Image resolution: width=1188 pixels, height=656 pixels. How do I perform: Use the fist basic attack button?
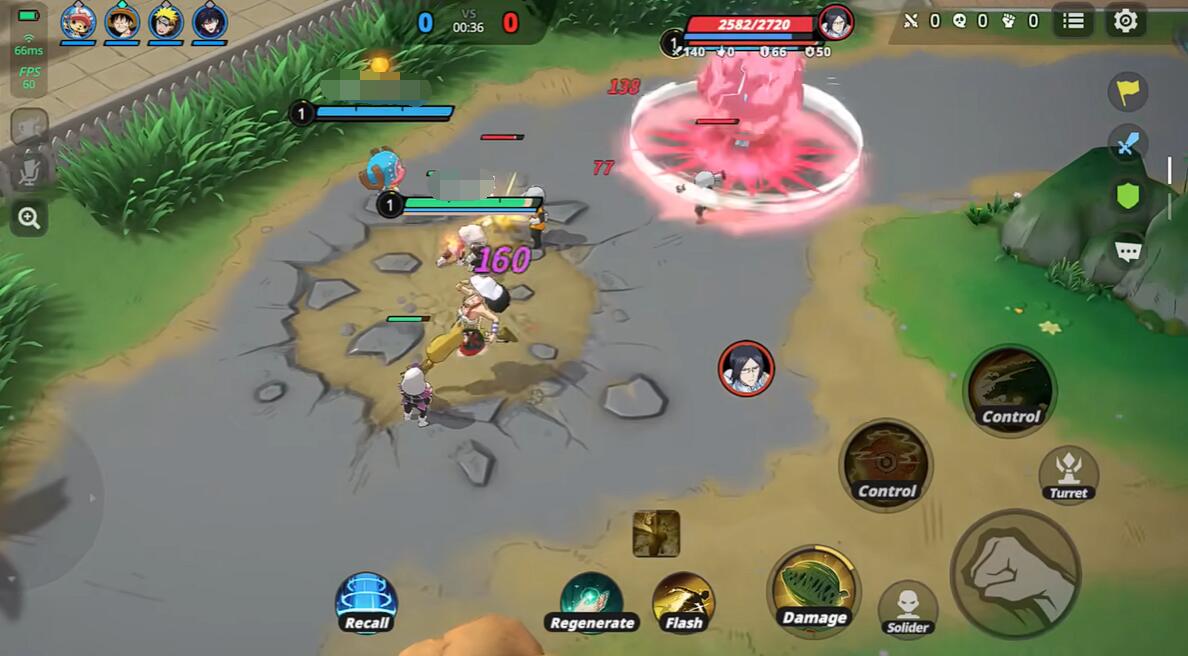[x=1014, y=573]
